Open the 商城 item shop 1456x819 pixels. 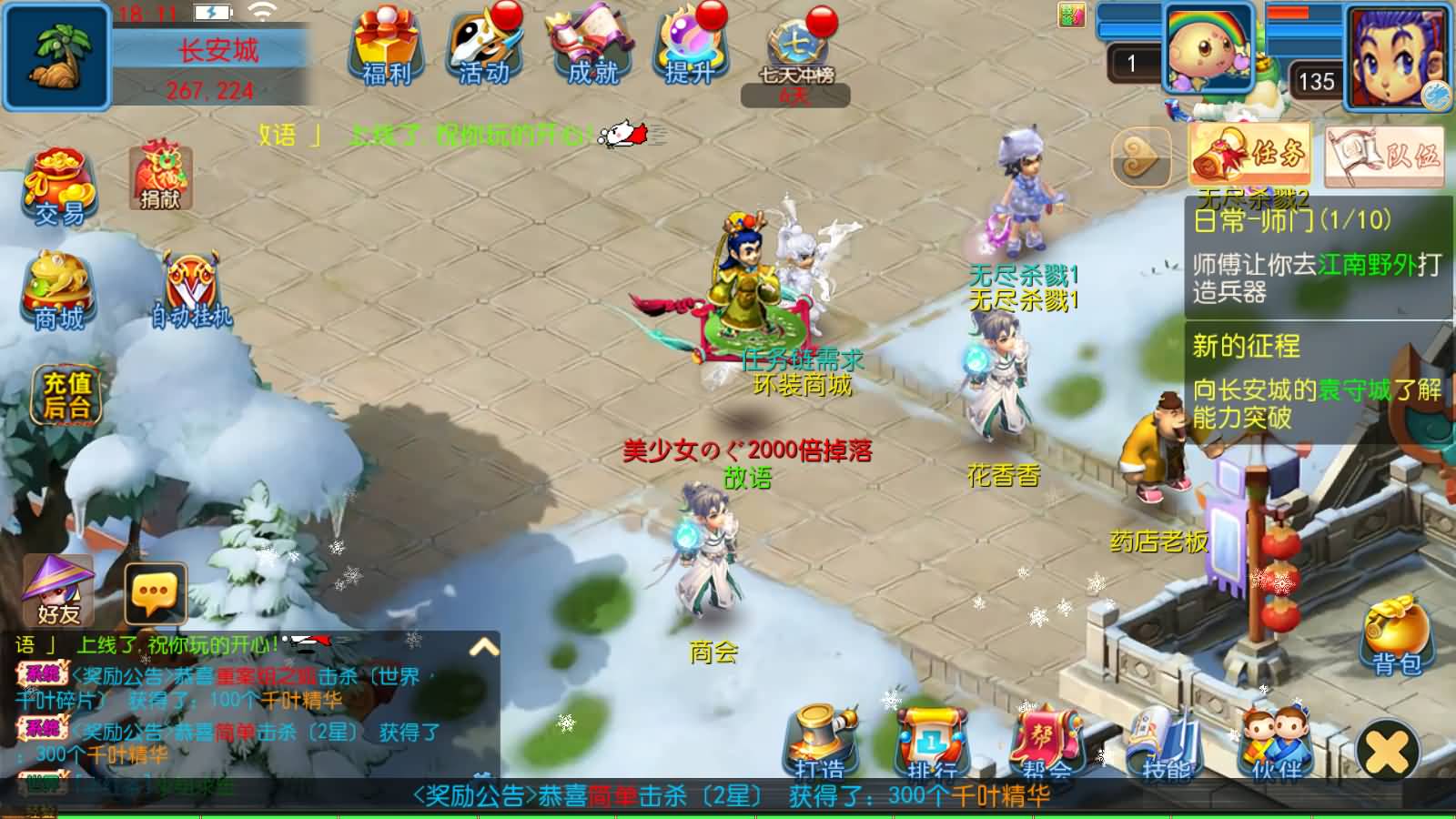pyautogui.click(x=56, y=291)
